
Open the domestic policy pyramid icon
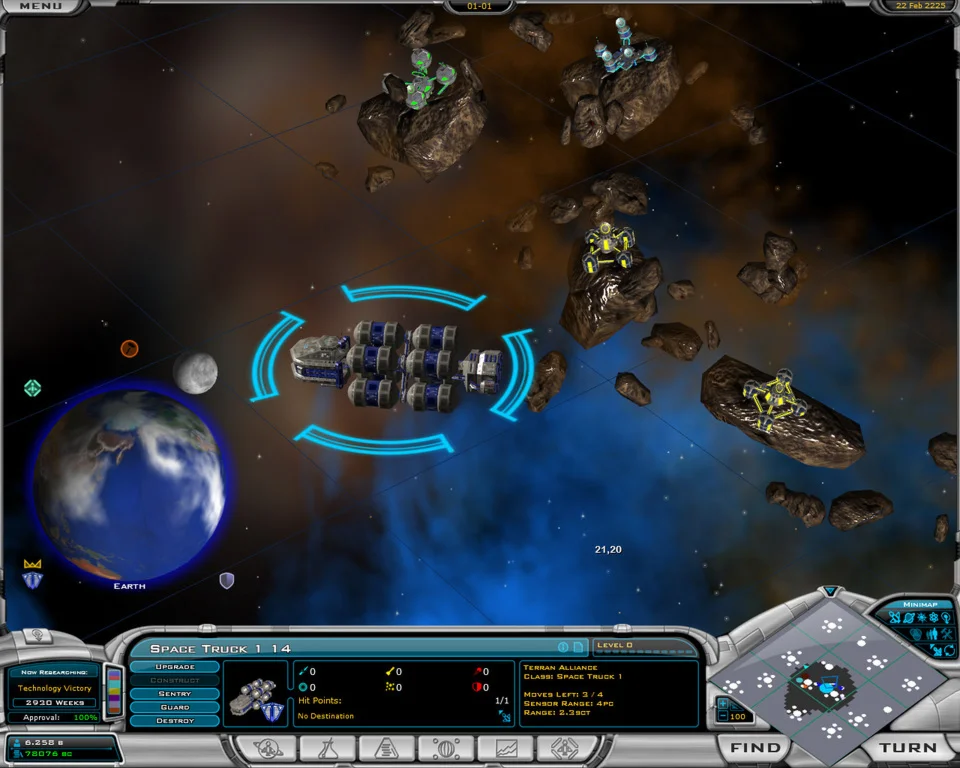pyautogui.click(x=387, y=748)
